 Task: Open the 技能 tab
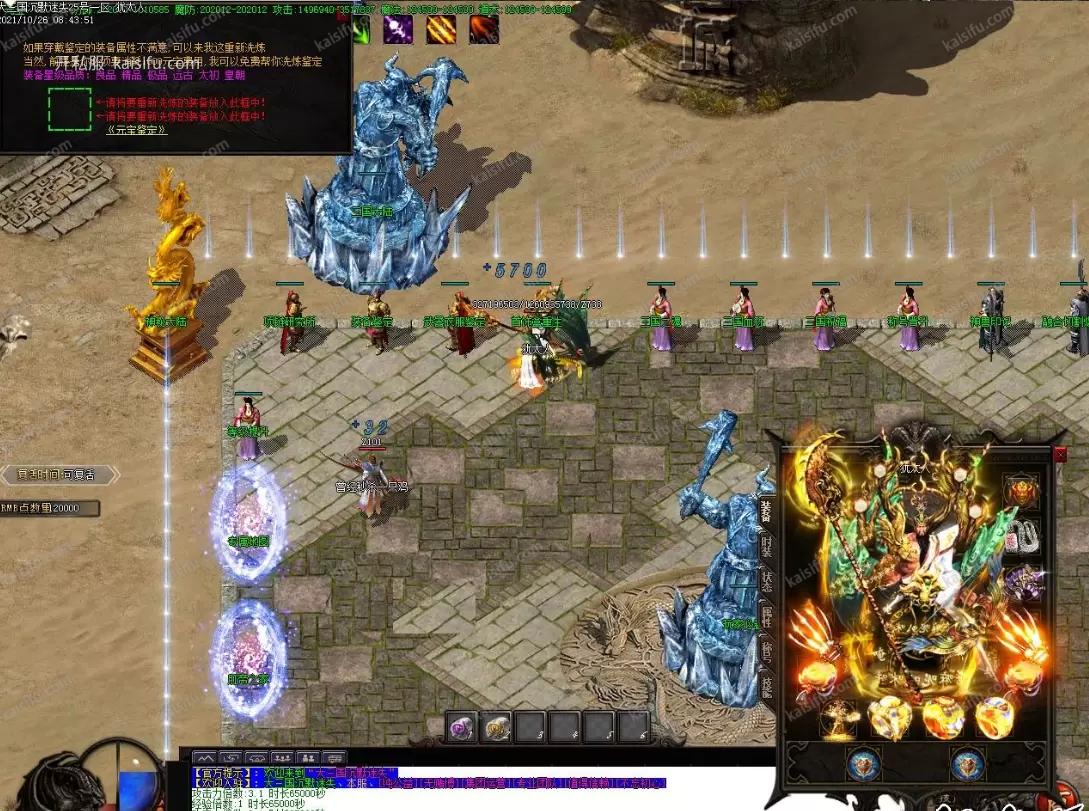click(766, 686)
